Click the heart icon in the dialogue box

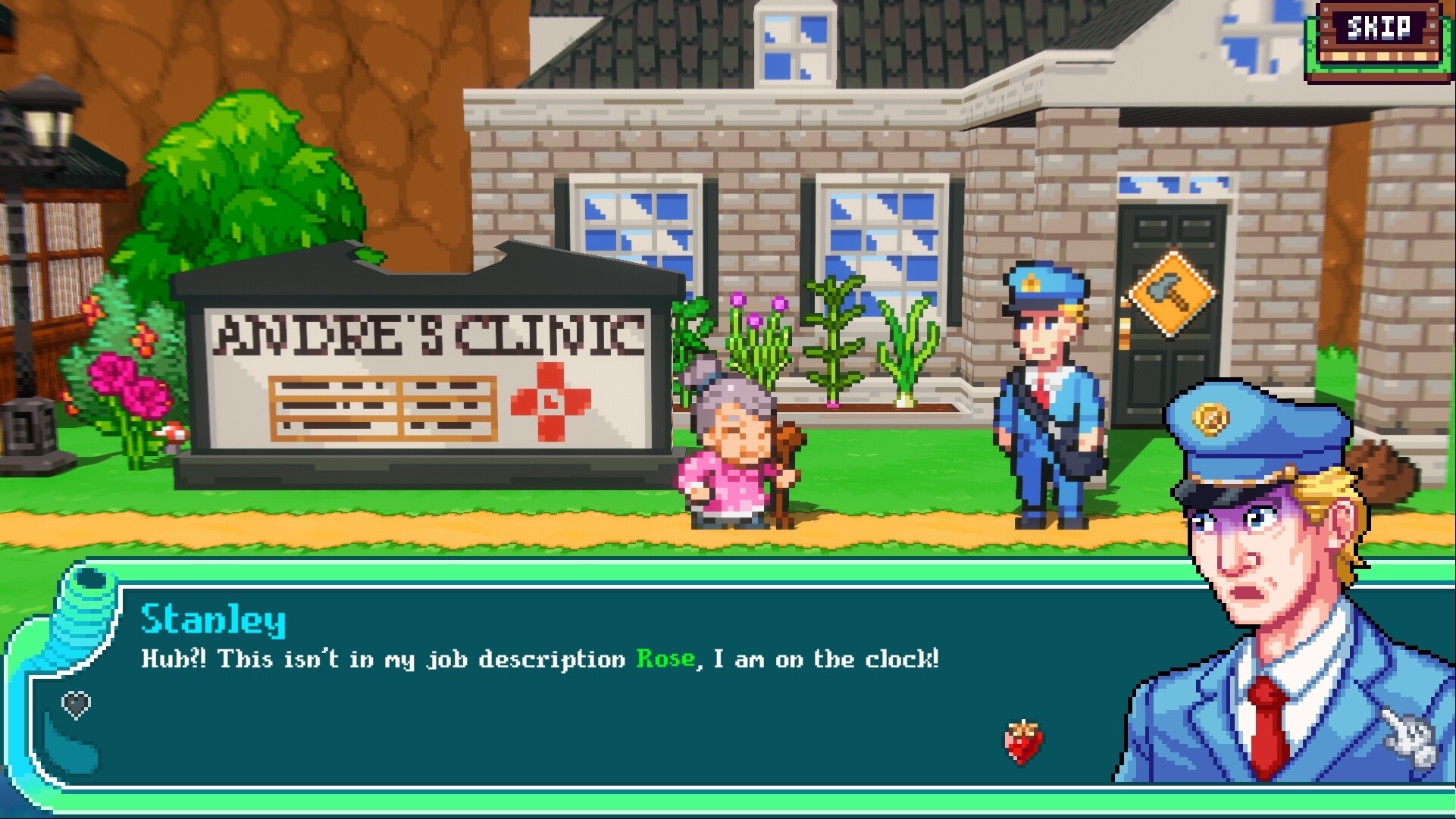76,705
